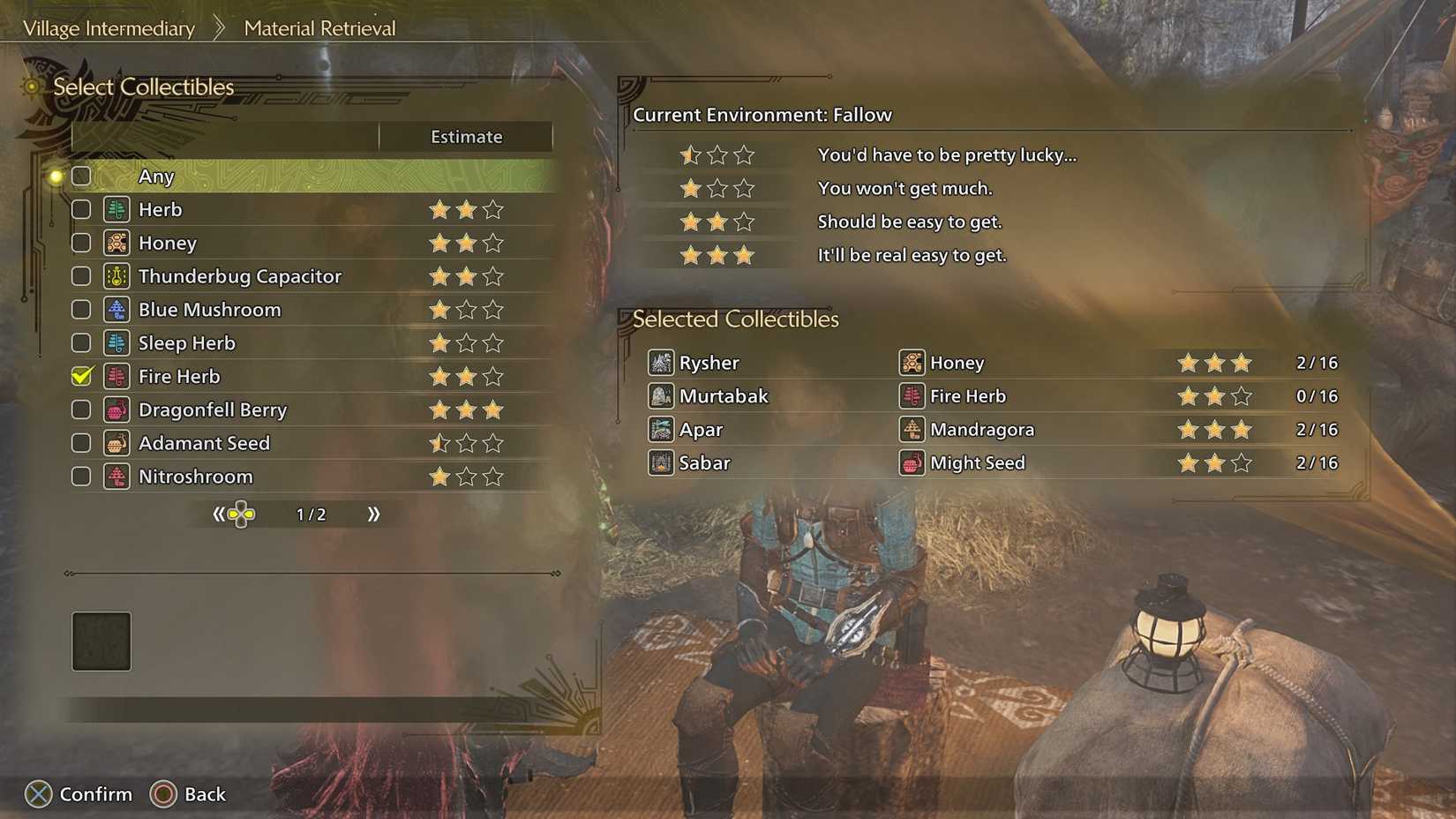Click the map thumbnail at bottom left
Screen dimensions: 1456x819
click(101, 642)
